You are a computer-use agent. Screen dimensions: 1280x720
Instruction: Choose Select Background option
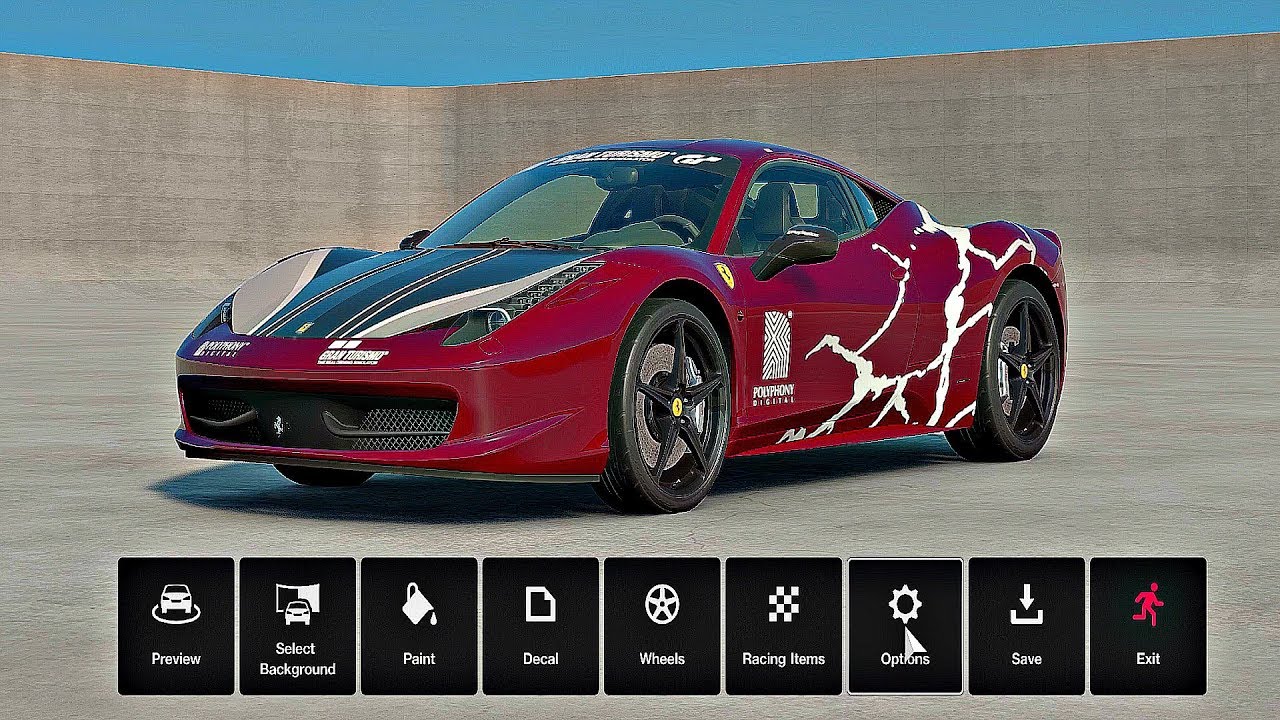pos(297,626)
